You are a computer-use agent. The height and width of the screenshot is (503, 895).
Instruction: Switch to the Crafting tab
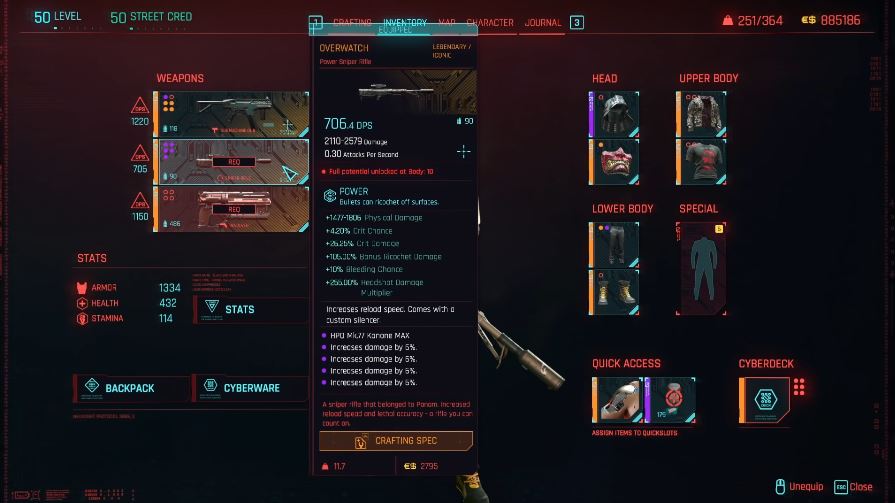pyautogui.click(x=352, y=22)
